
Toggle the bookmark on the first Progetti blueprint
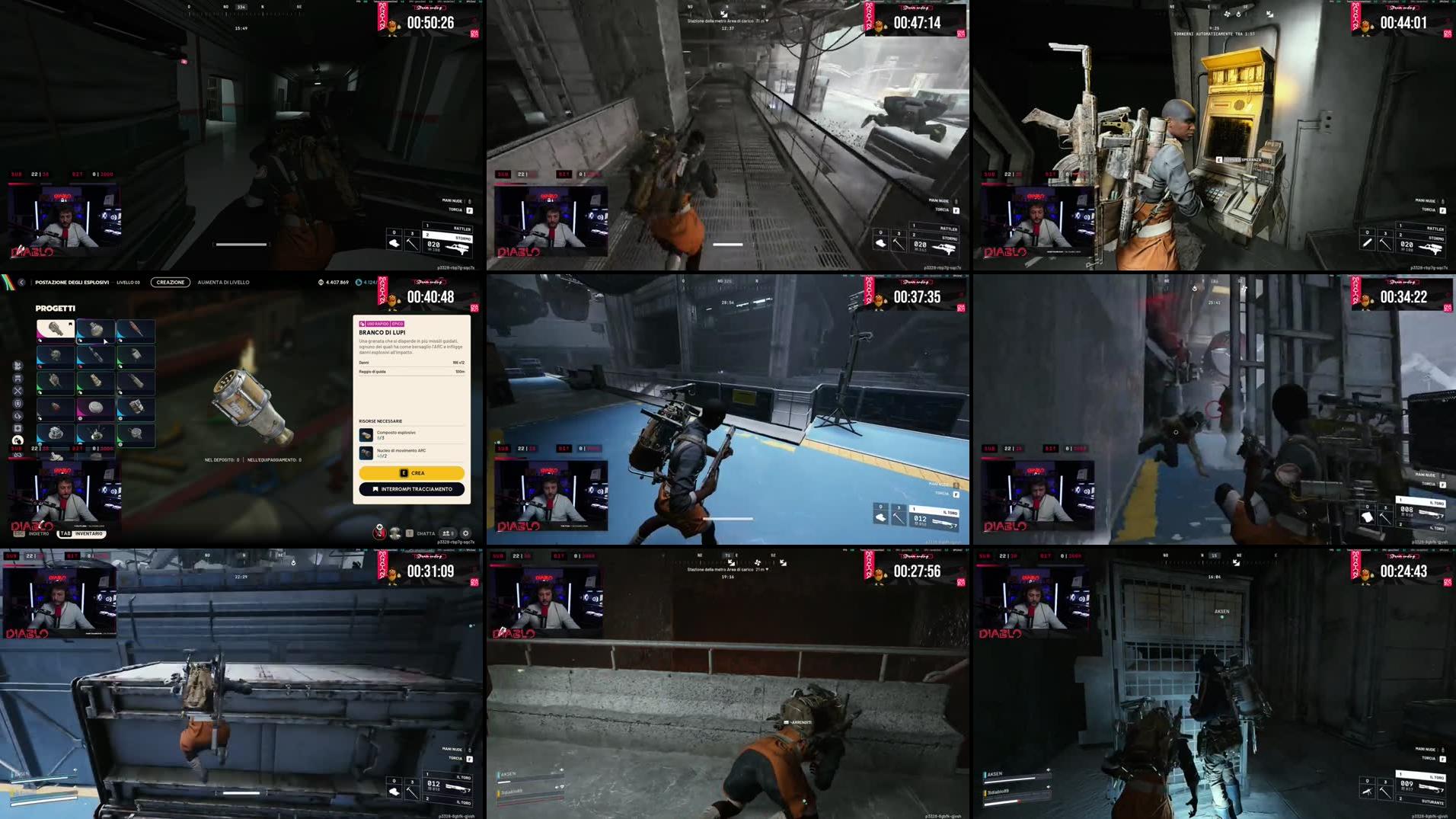[x=69, y=325]
